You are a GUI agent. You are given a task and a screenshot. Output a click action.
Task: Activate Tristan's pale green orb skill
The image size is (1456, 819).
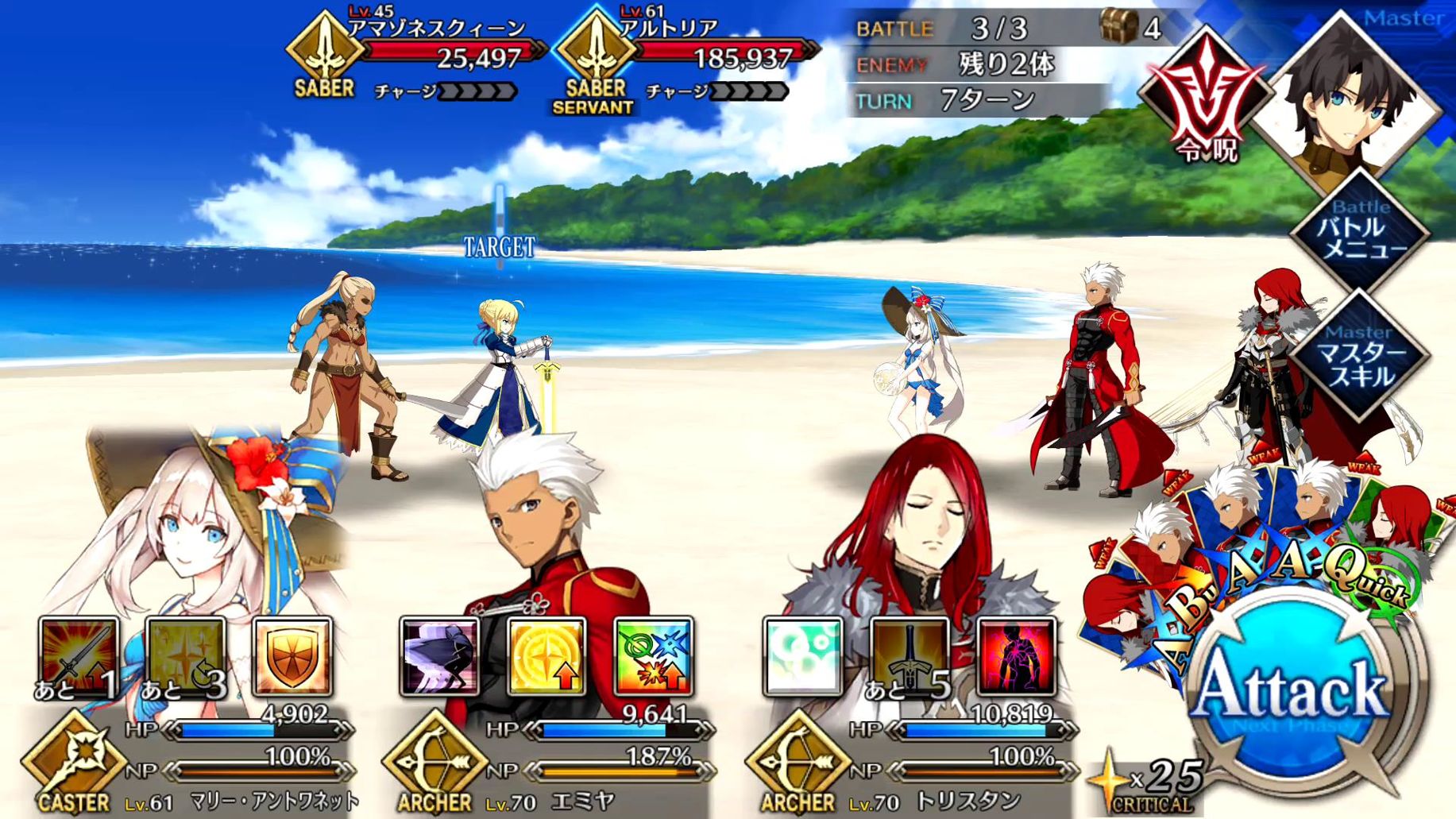coord(803,657)
